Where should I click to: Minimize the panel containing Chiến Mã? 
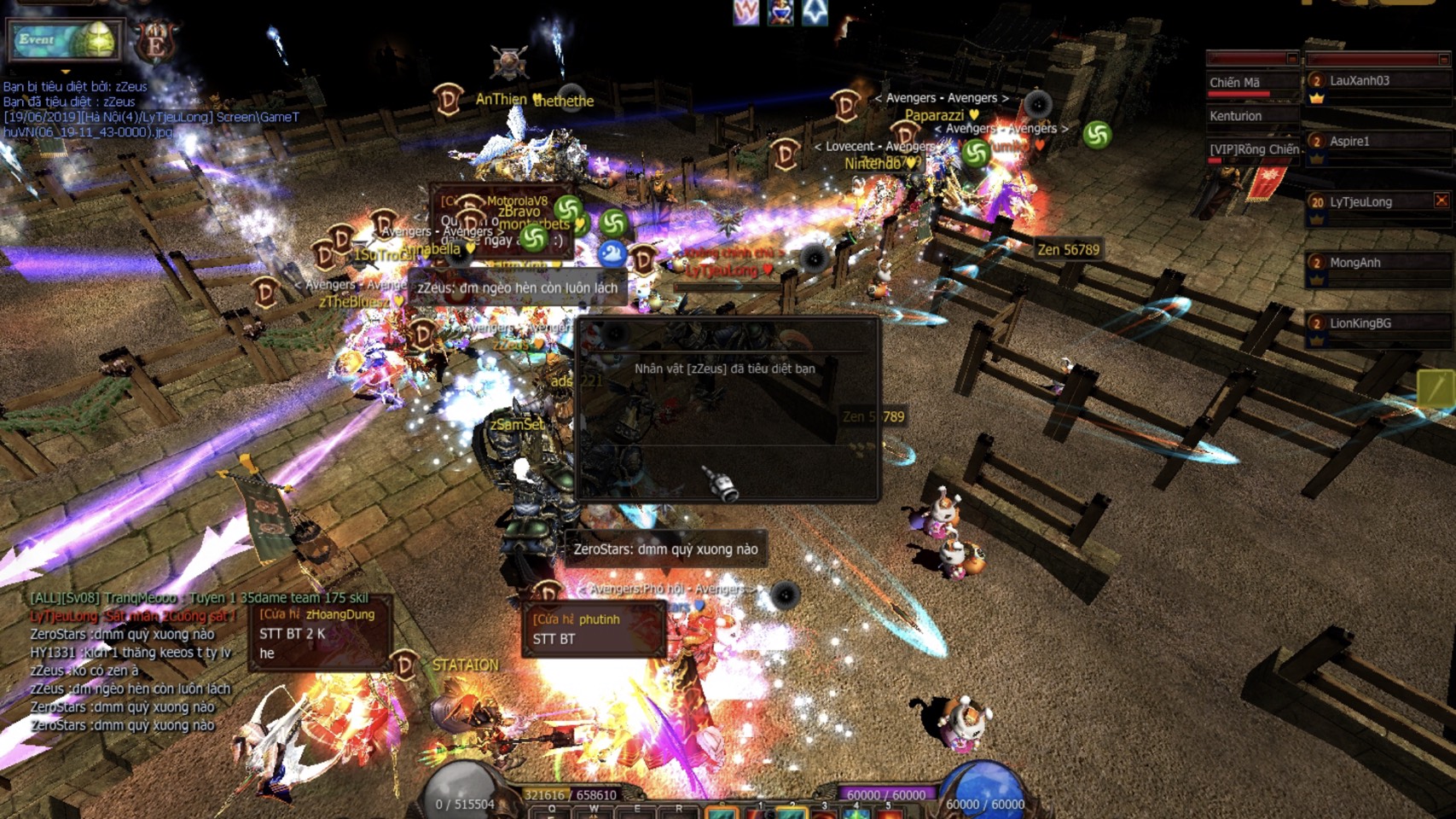coord(1291,59)
